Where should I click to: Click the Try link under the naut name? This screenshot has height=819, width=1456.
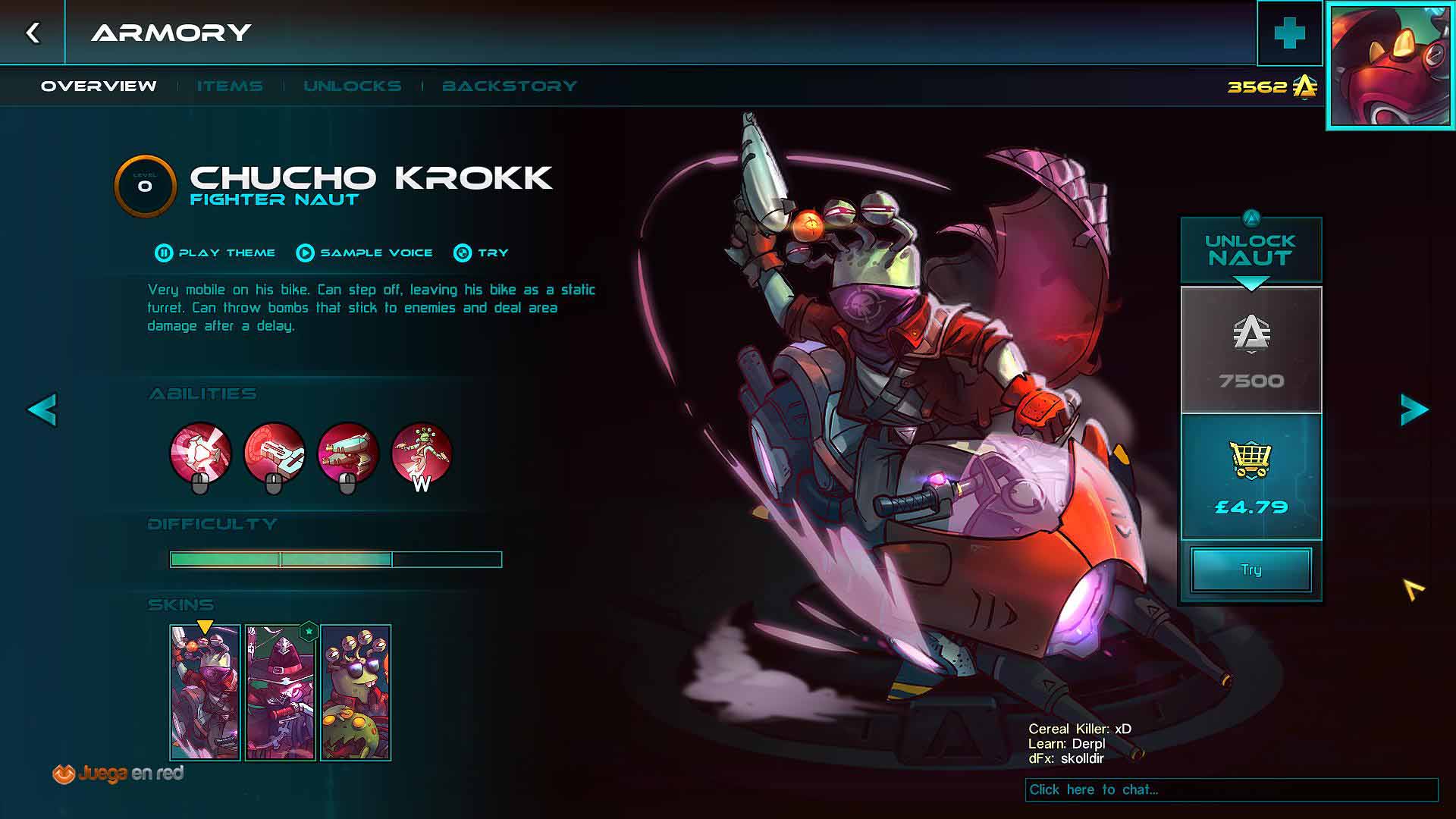(x=482, y=253)
